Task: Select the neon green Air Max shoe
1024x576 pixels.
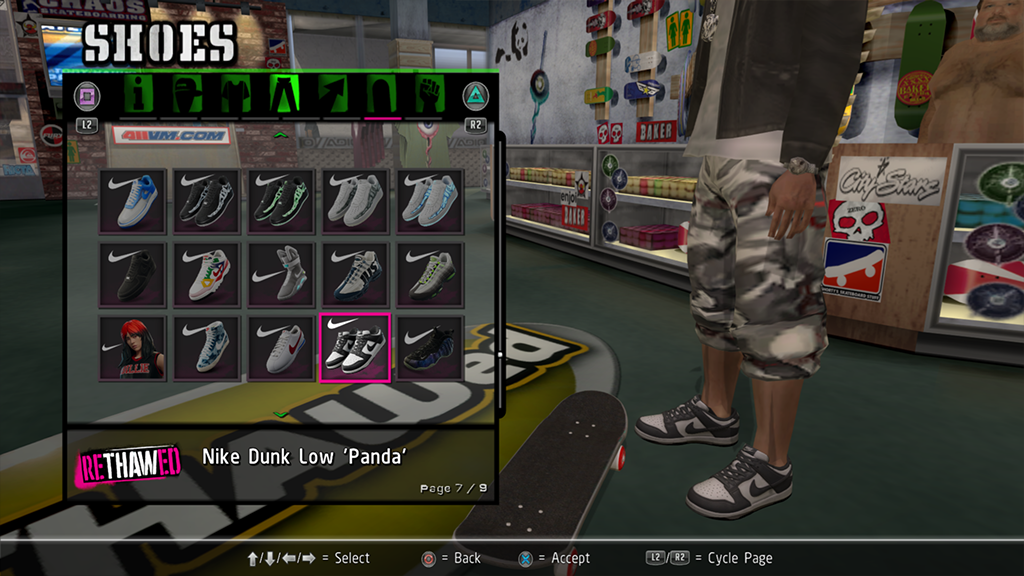Action: pyautogui.click(x=430, y=274)
